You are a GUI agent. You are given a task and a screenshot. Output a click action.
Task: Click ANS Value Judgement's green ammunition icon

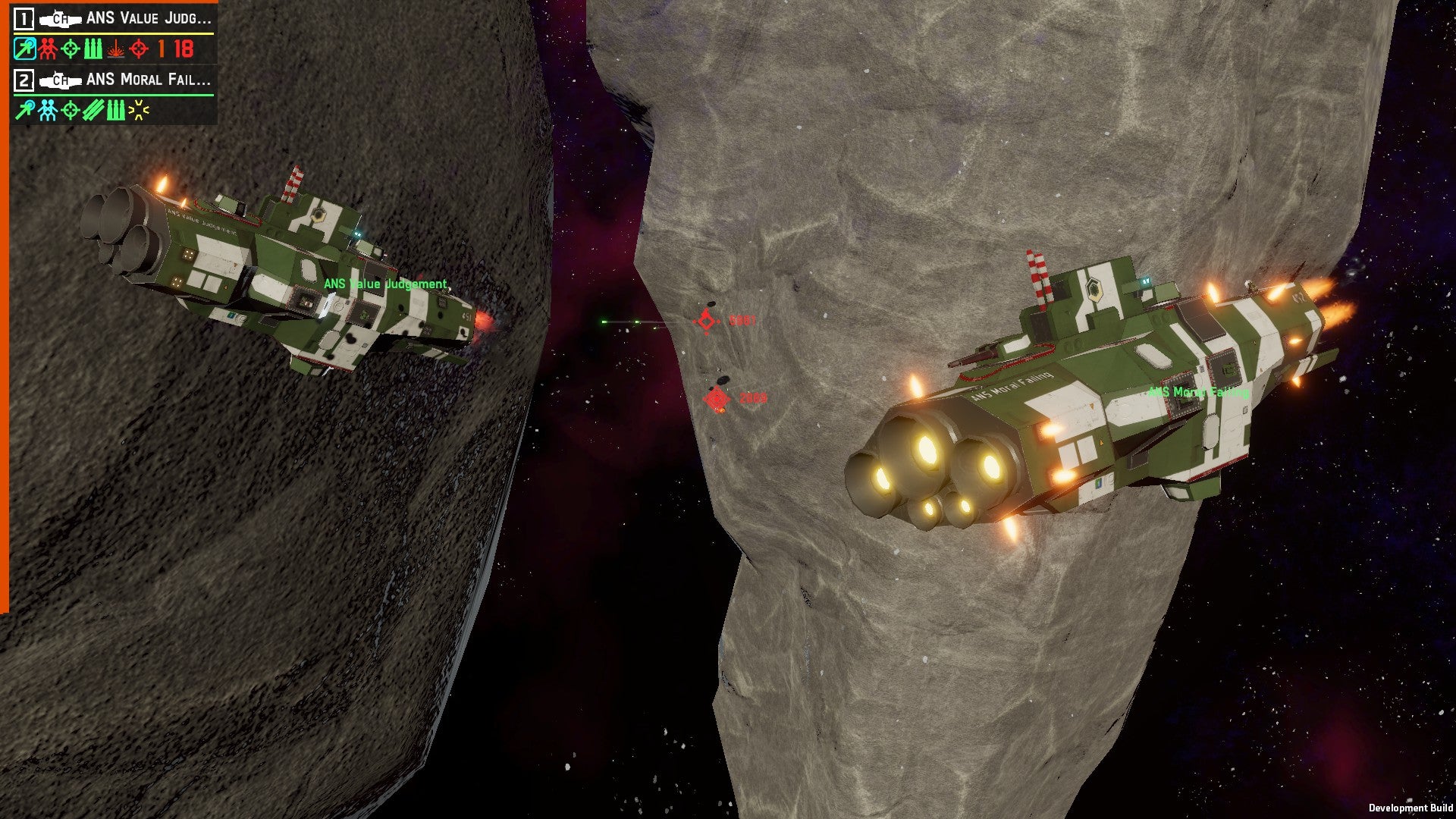(x=93, y=49)
